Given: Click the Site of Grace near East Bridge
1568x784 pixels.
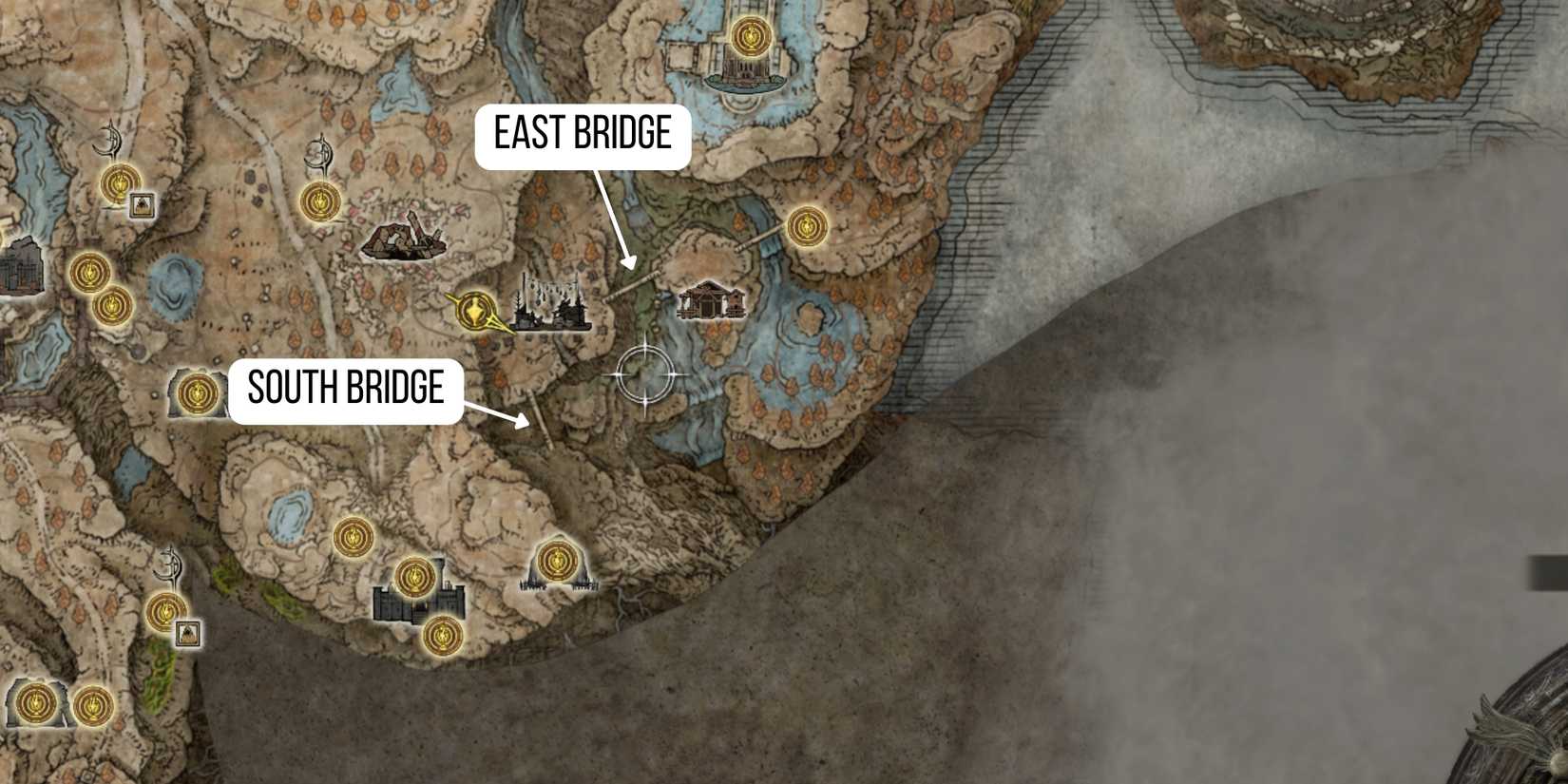Looking at the screenshot, I should [x=806, y=225].
